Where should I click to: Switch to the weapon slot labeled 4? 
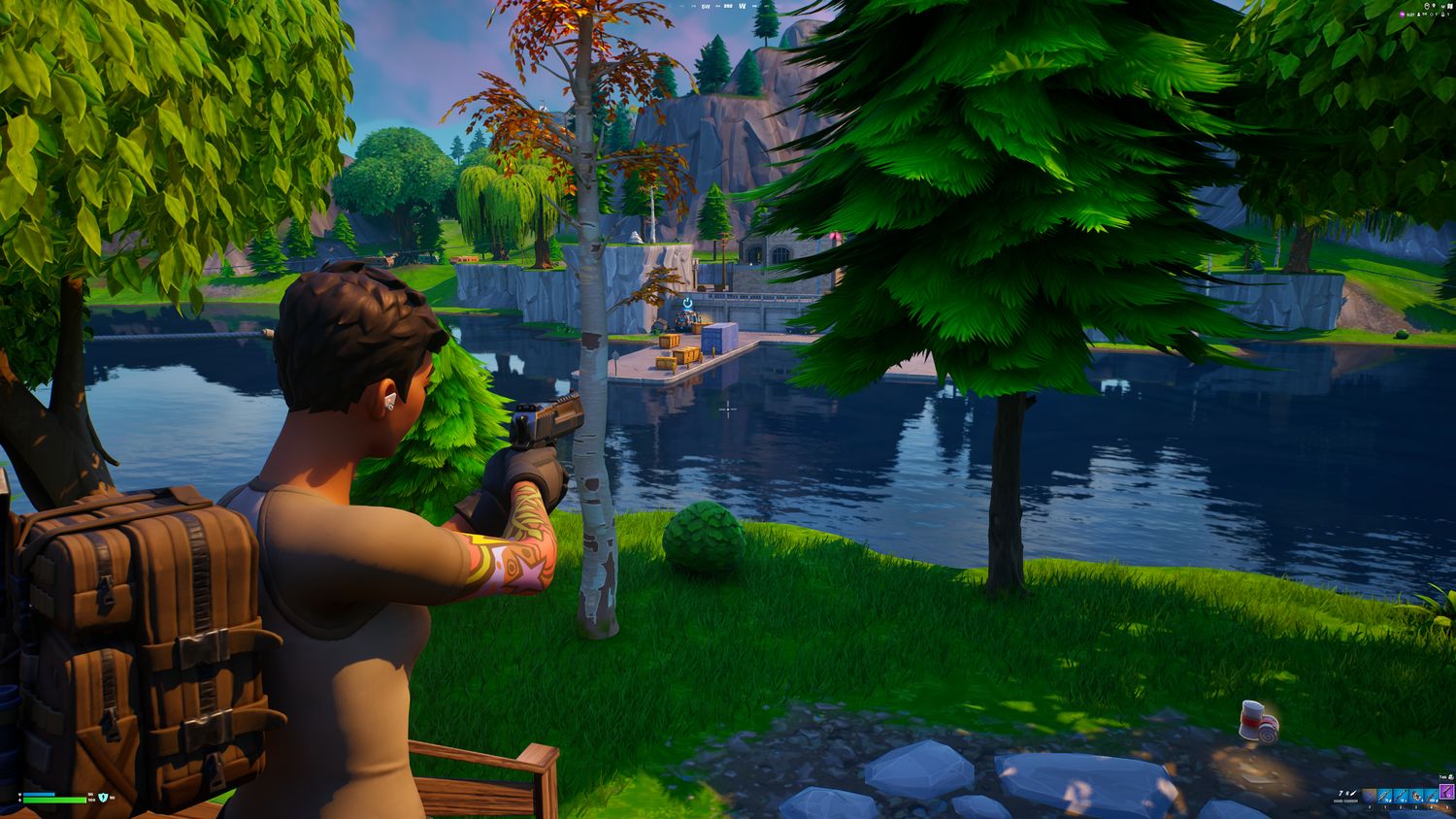click(x=1432, y=797)
